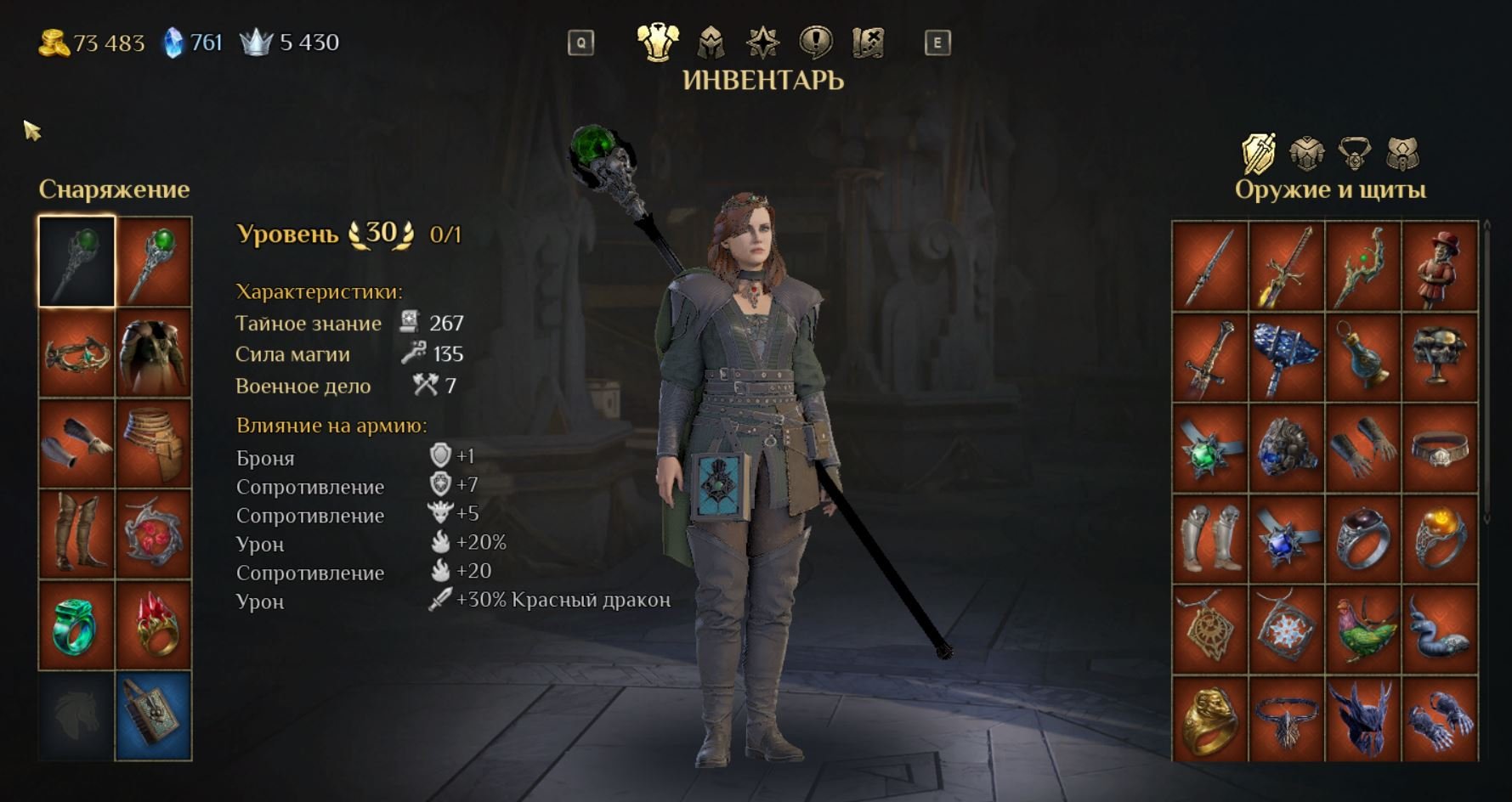Select the equipped green emerald ring
The image size is (1512, 802).
[76, 625]
